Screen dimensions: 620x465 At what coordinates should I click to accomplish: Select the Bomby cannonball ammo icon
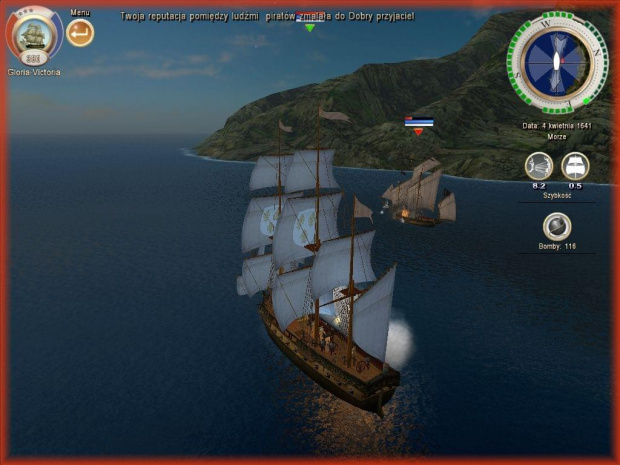pyautogui.click(x=557, y=227)
